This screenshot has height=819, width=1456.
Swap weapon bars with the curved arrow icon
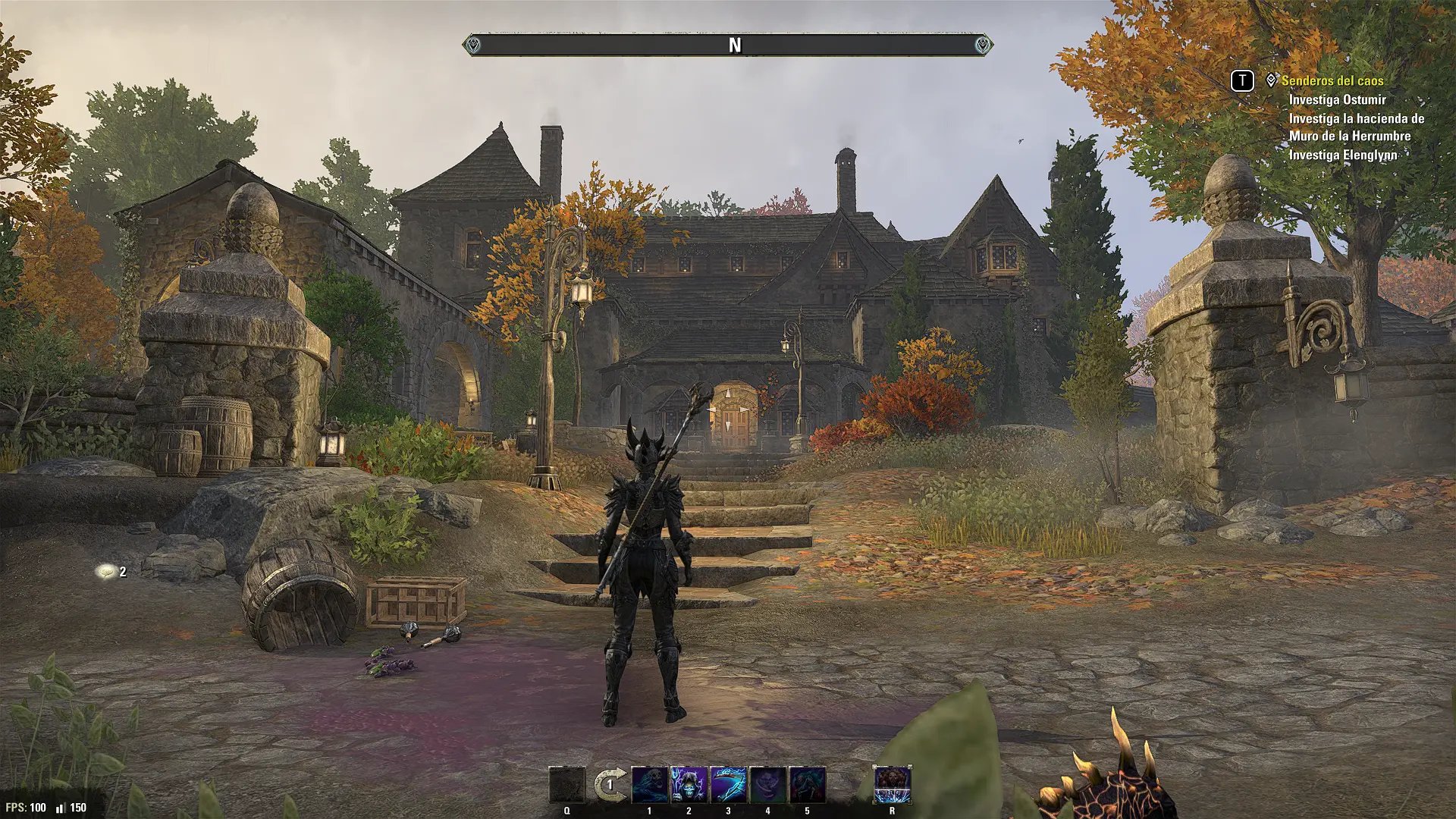610,784
